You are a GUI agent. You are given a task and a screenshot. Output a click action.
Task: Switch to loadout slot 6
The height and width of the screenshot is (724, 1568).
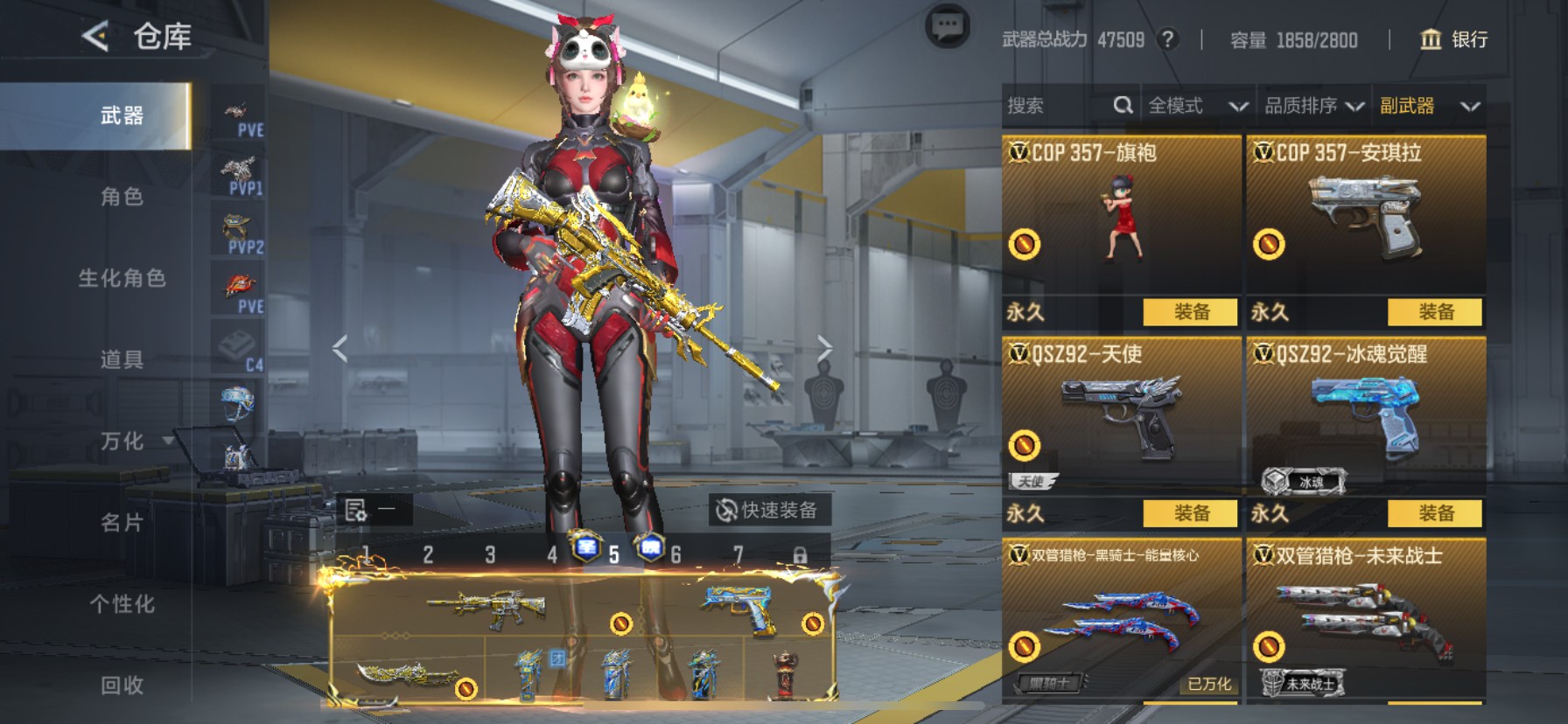point(675,554)
